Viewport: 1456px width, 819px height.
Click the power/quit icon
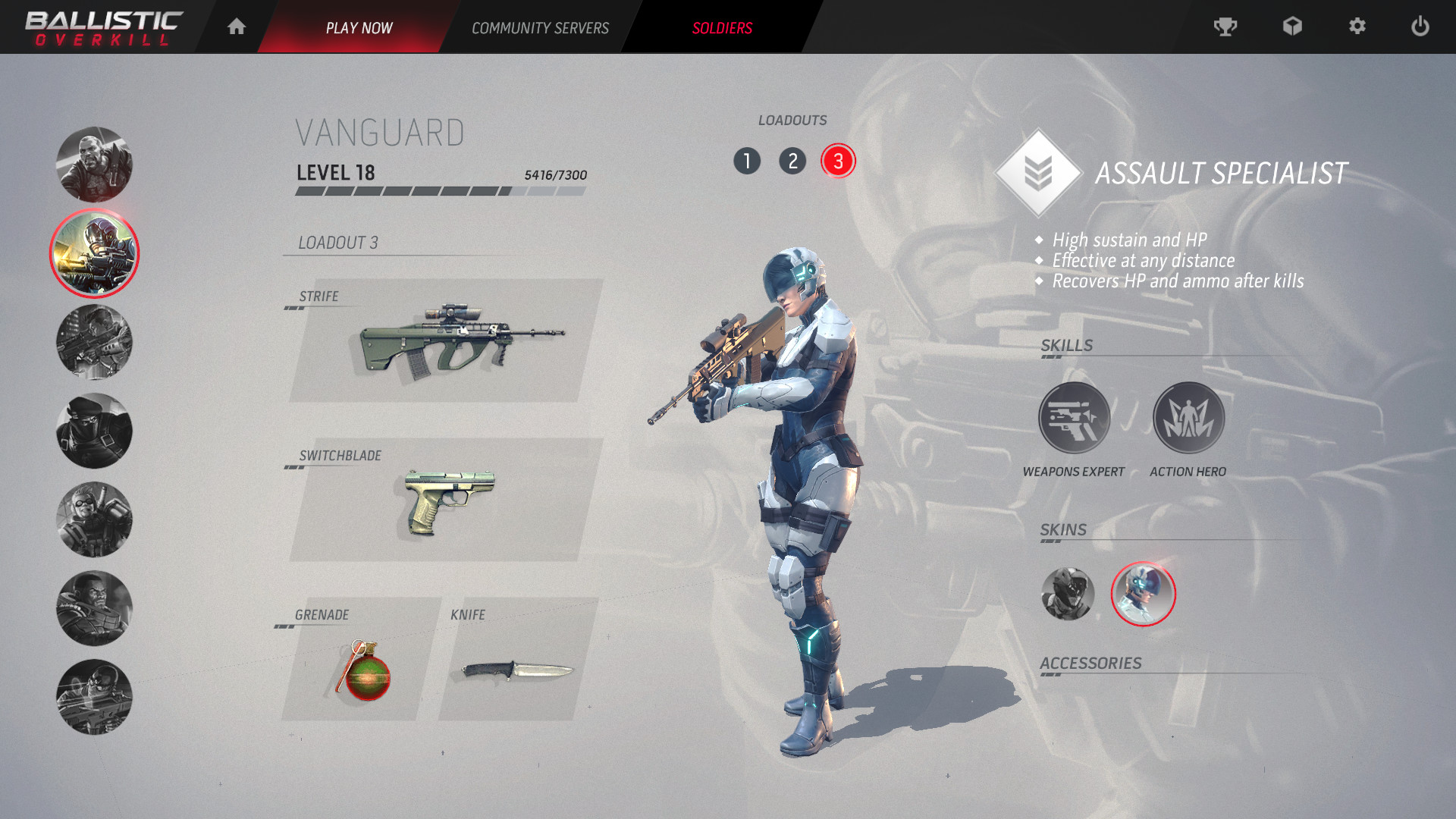(1420, 27)
